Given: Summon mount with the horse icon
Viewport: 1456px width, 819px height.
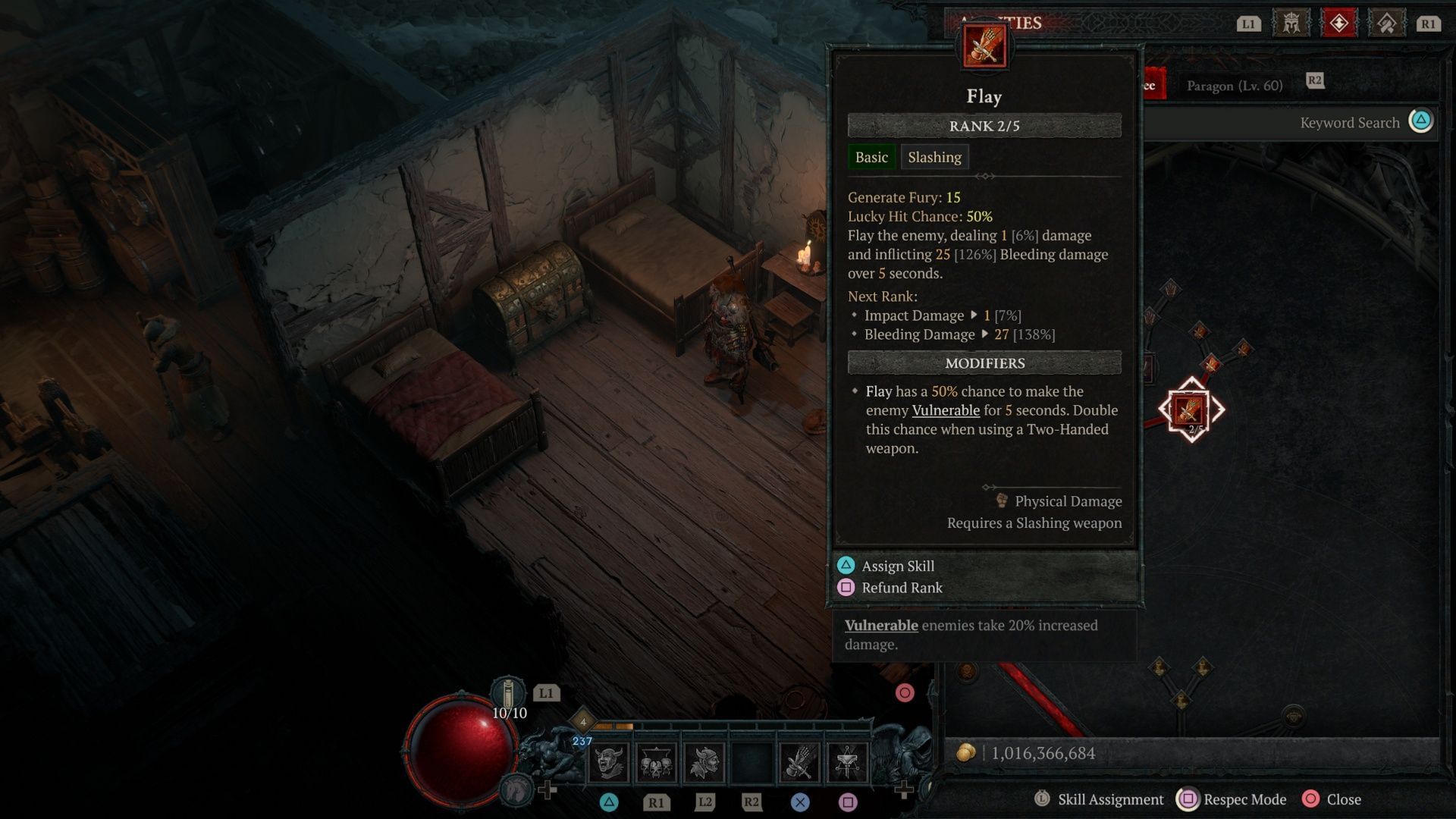Looking at the screenshot, I should (517, 789).
